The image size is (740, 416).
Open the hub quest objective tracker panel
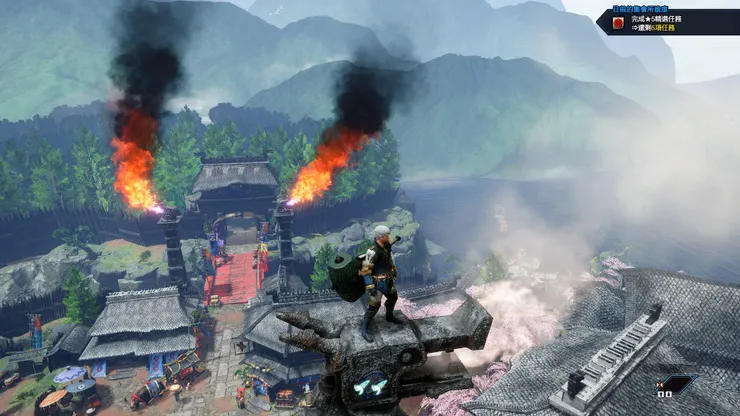668,22
